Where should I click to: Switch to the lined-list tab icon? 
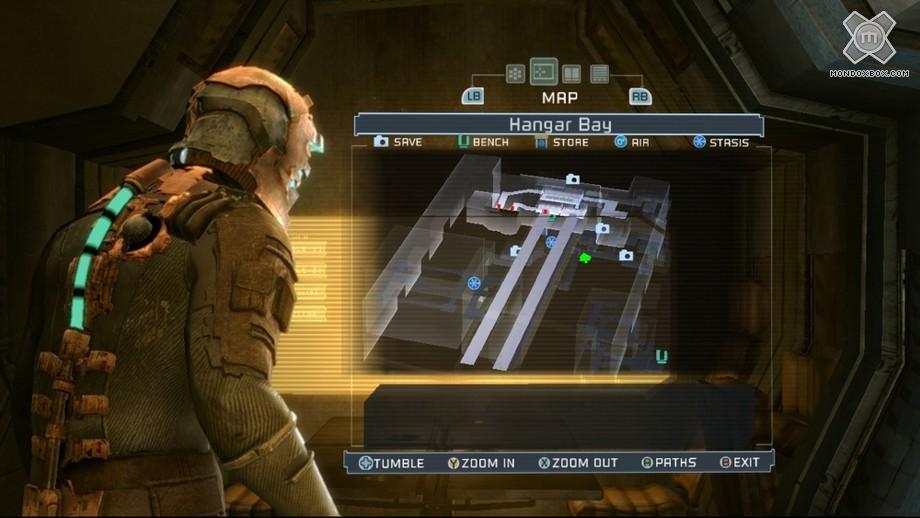point(600,73)
